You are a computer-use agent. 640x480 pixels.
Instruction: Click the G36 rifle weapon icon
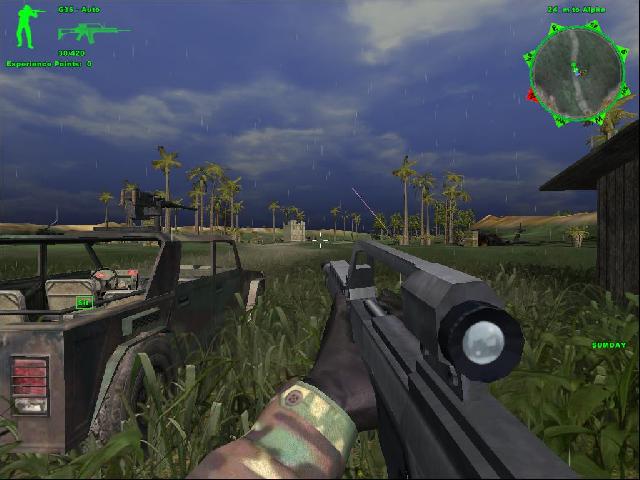[92, 30]
